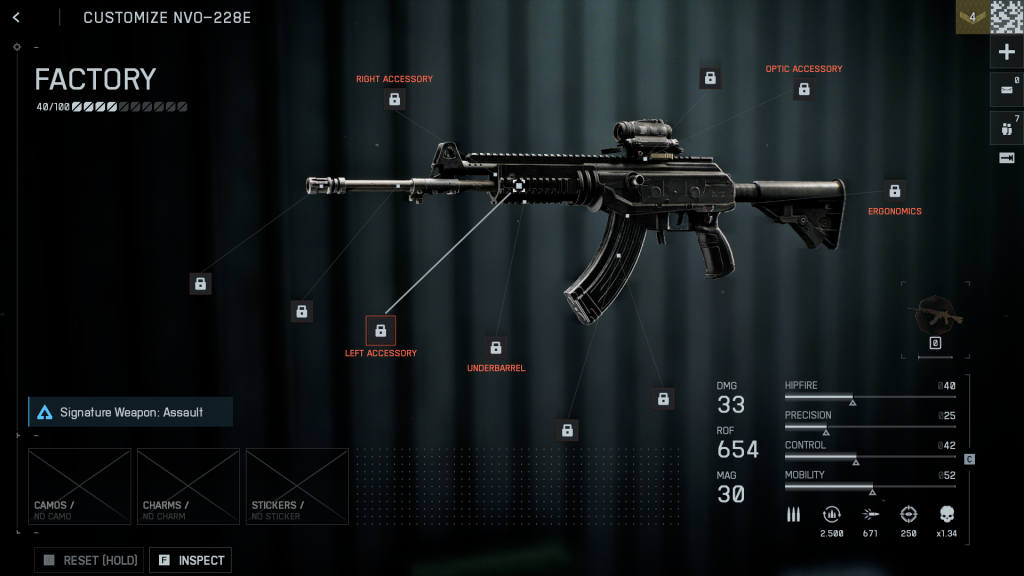Open the Charms customization tile
Viewport: 1024px width, 576px height.
[x=188, y=486]
